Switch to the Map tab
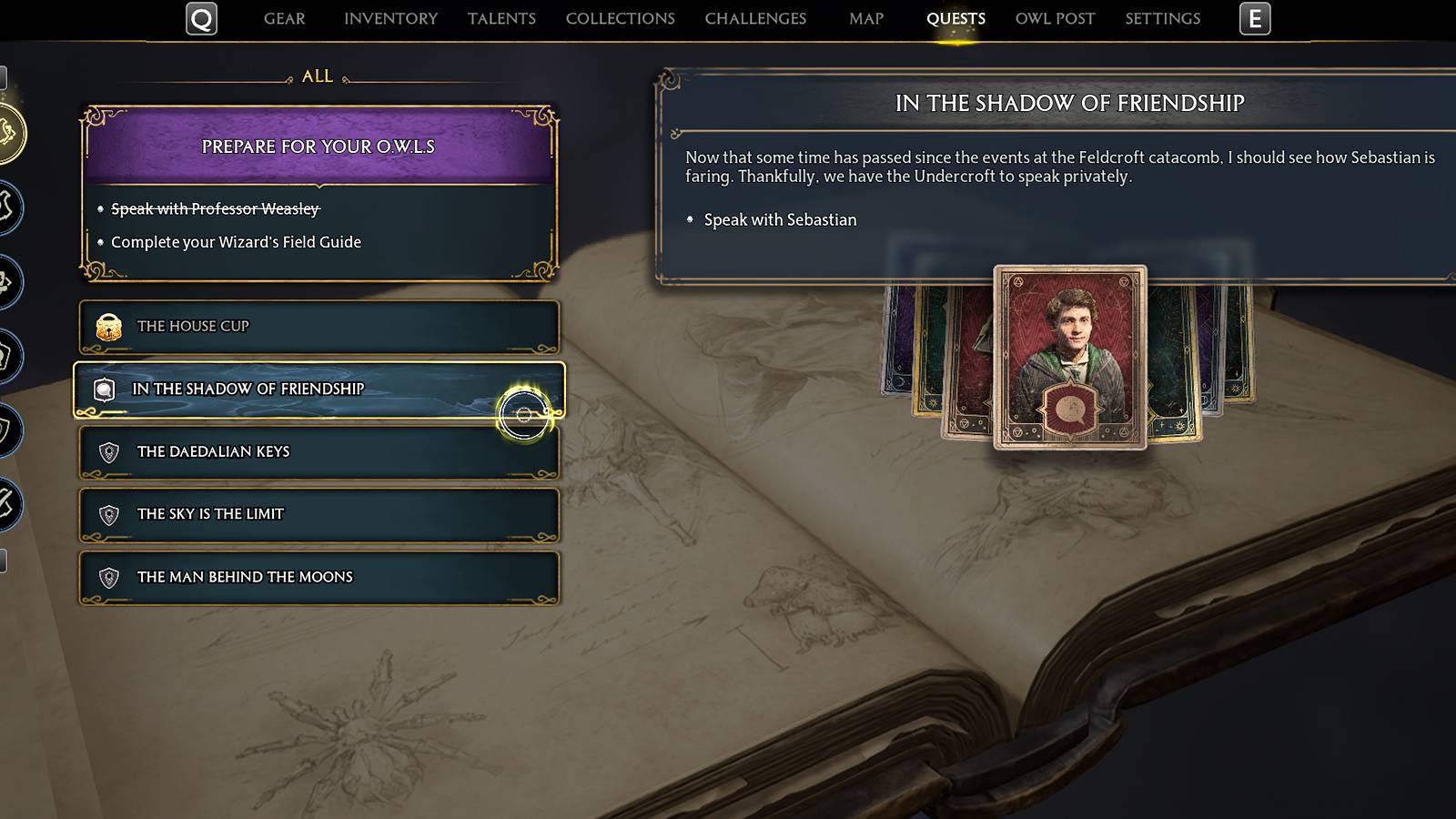The image size is (1456, 819). 864,17
